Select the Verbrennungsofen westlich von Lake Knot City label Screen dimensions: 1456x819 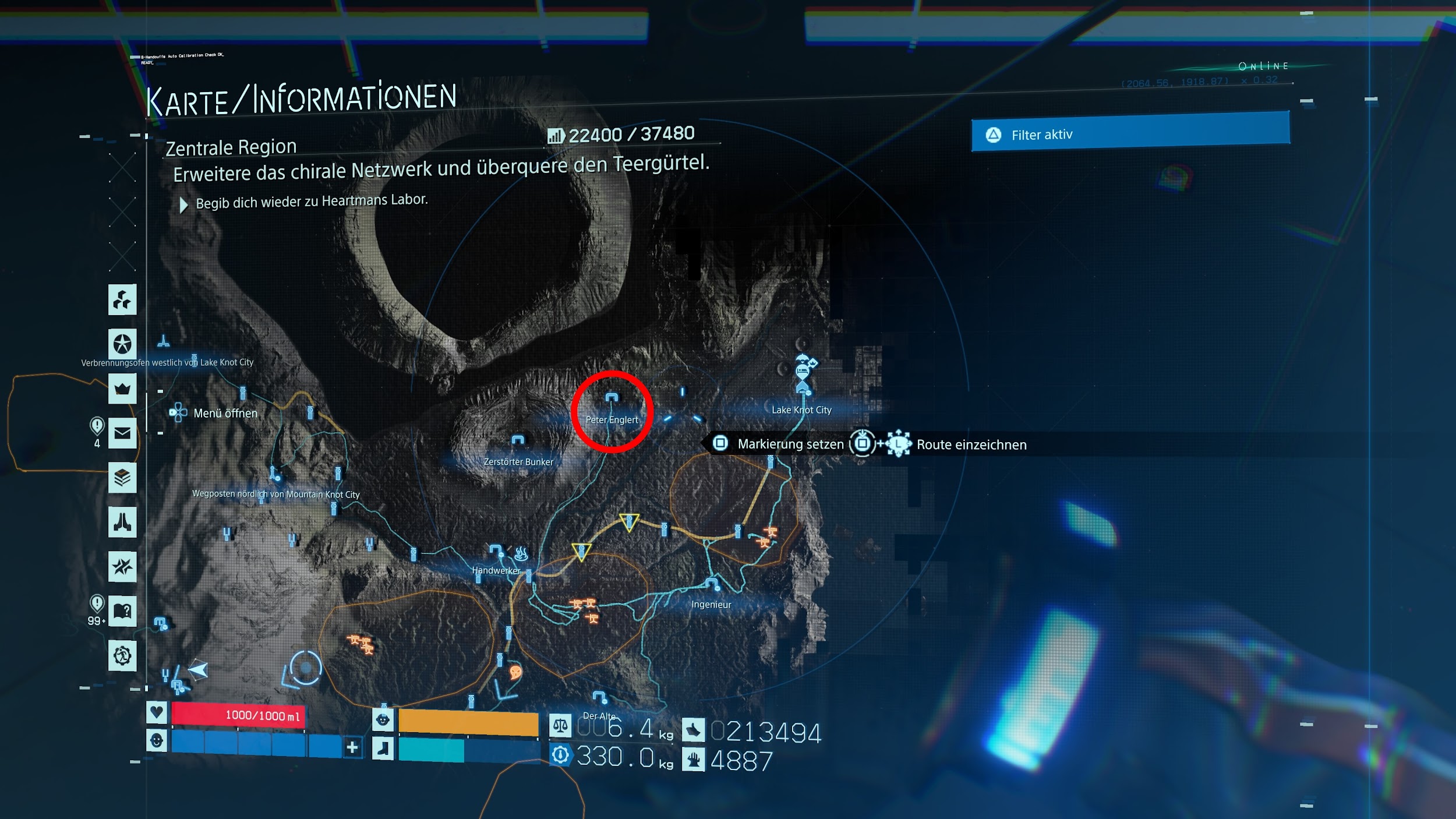167,362
